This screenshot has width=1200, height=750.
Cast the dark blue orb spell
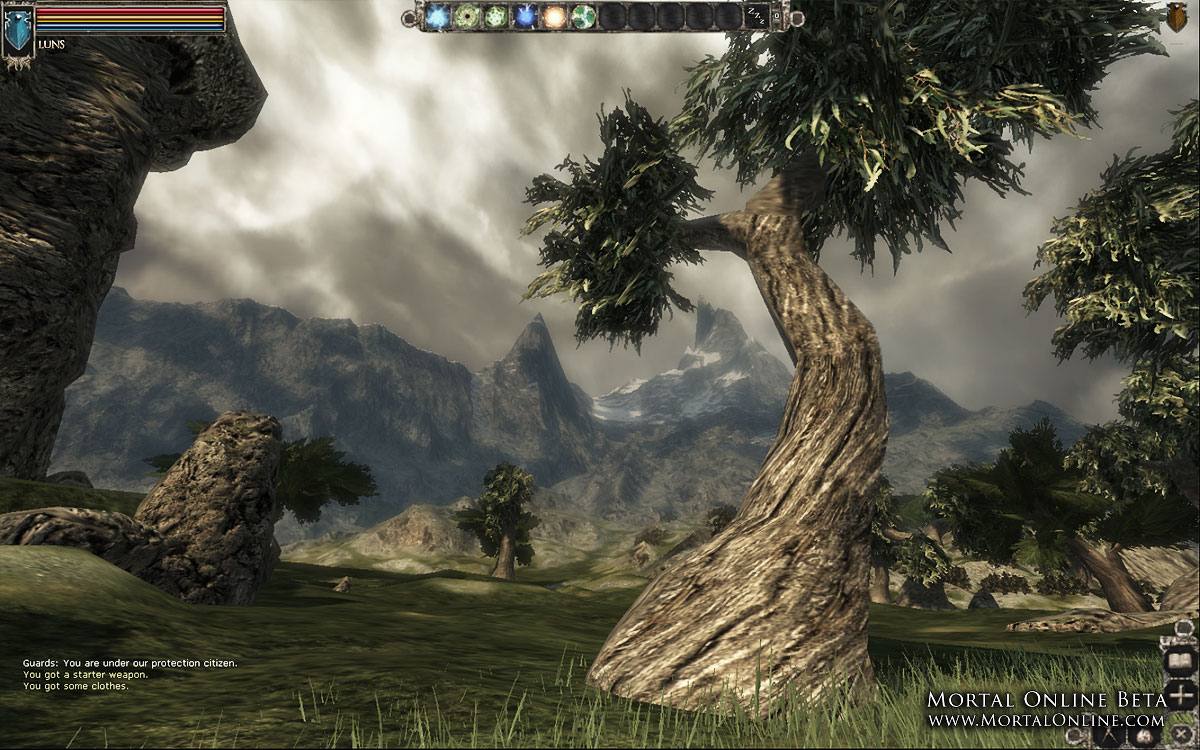524,16
